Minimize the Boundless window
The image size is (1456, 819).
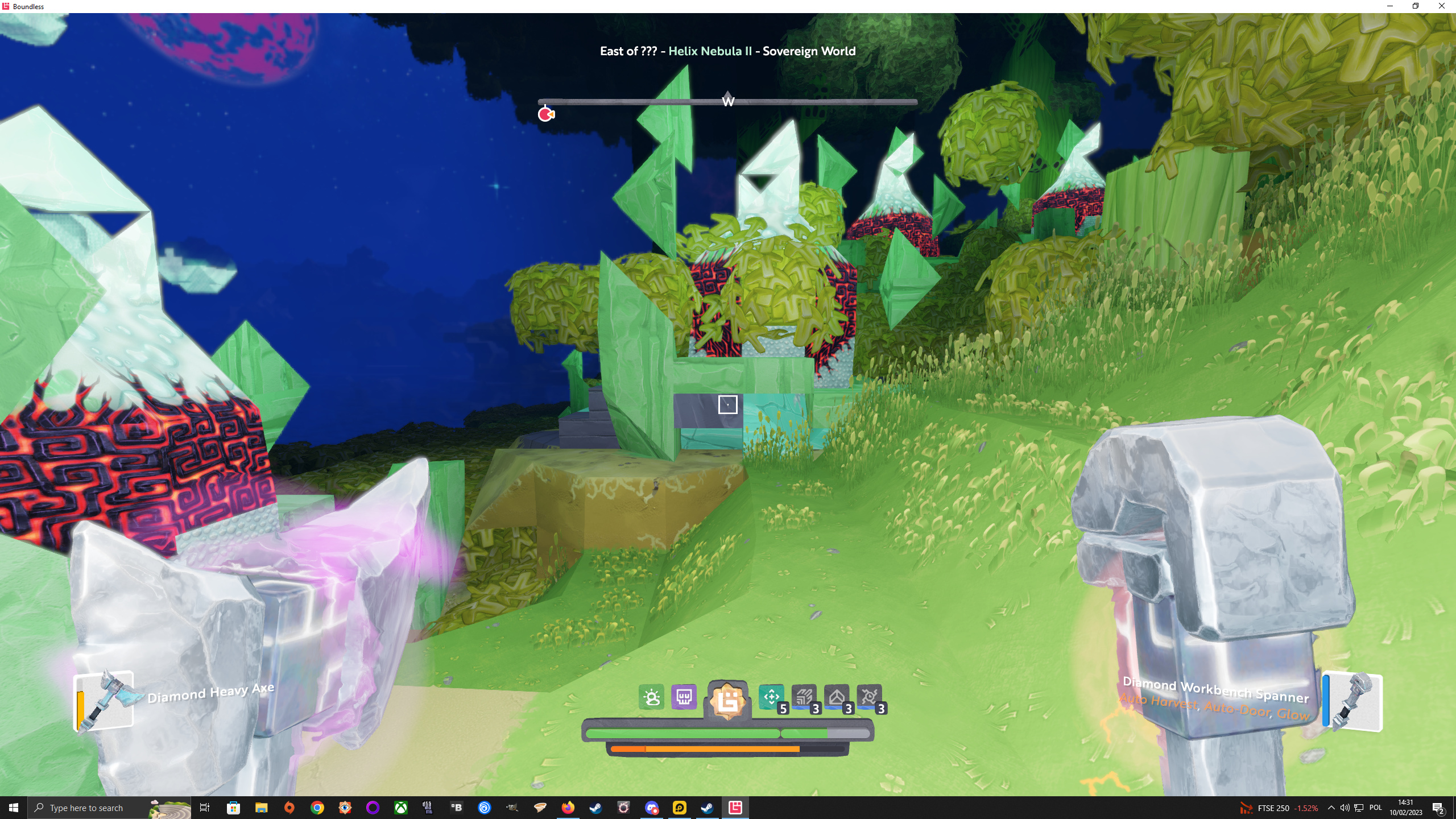point(1390,6)
